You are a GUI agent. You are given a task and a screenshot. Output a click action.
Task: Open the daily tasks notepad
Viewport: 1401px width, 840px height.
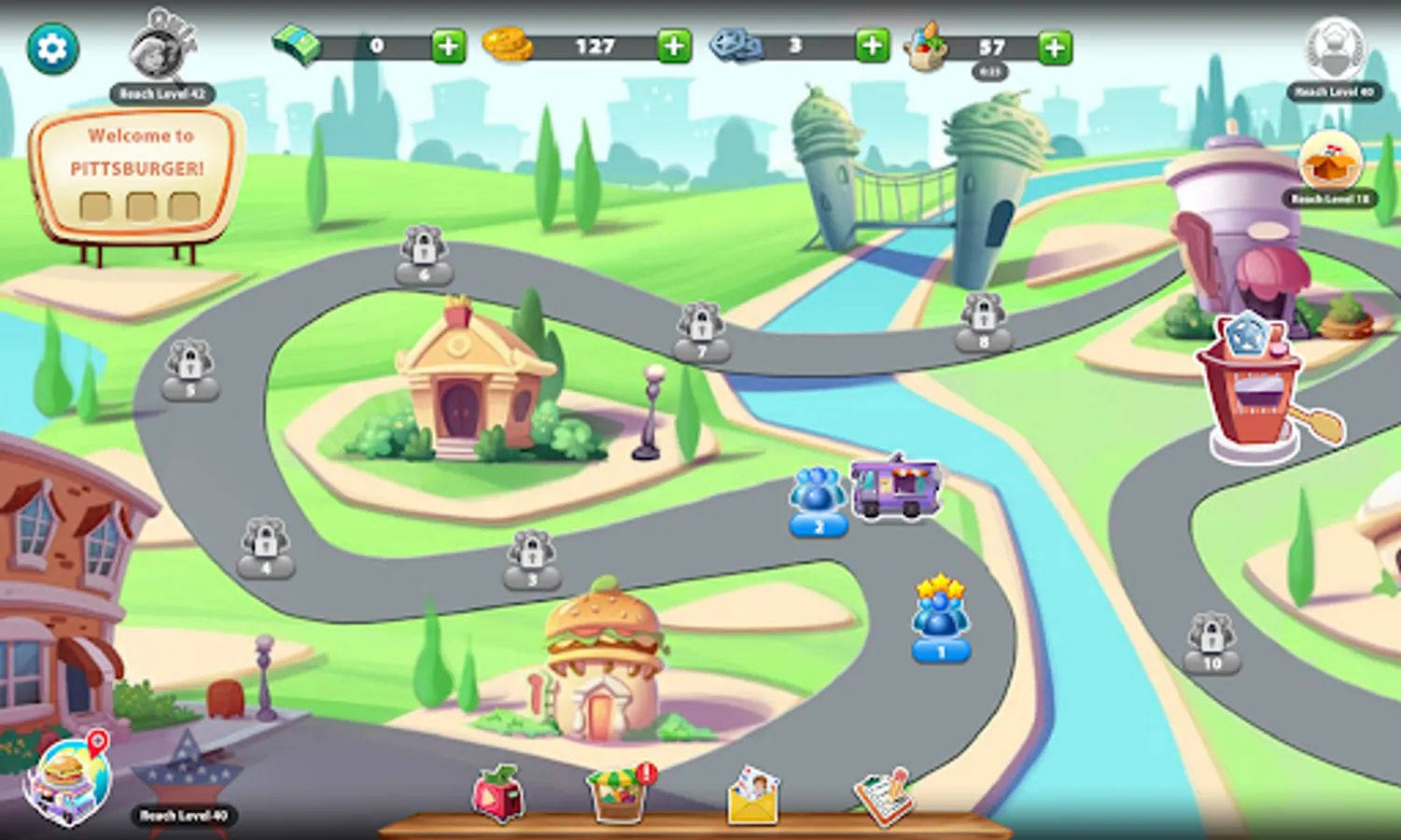click(x=885, y=795)
